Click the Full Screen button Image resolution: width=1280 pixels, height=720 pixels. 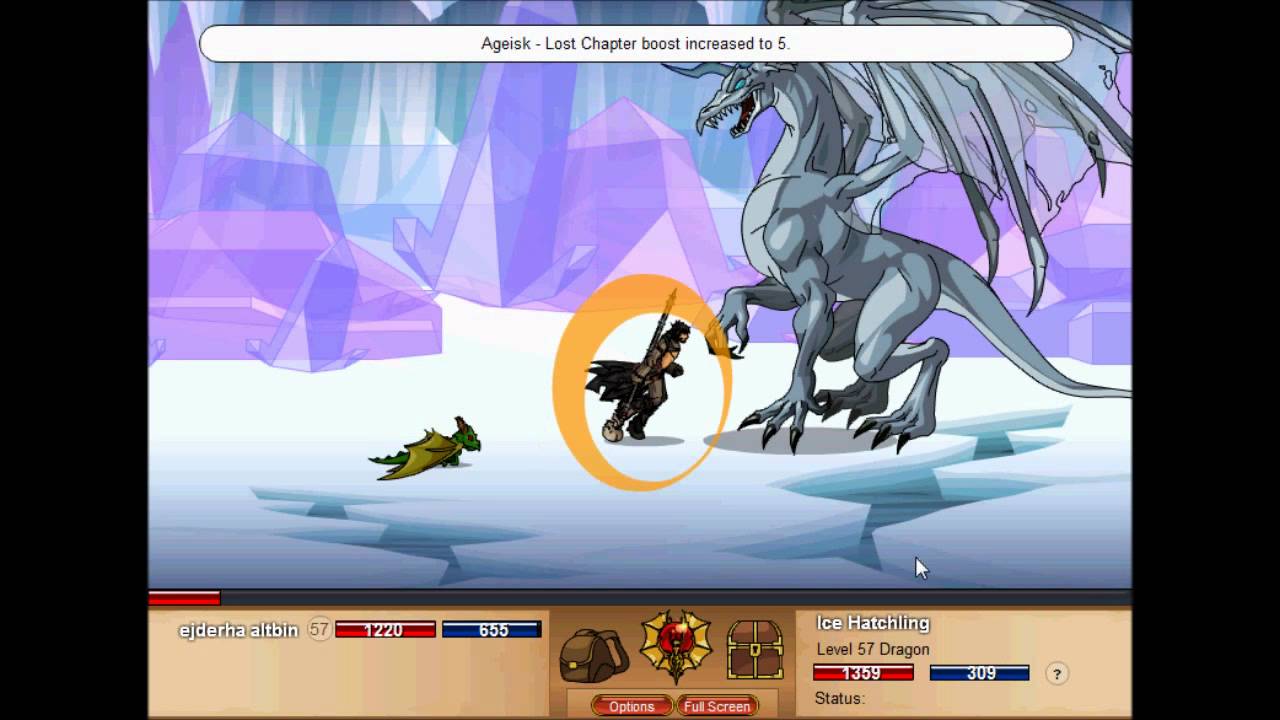point(718,706)
